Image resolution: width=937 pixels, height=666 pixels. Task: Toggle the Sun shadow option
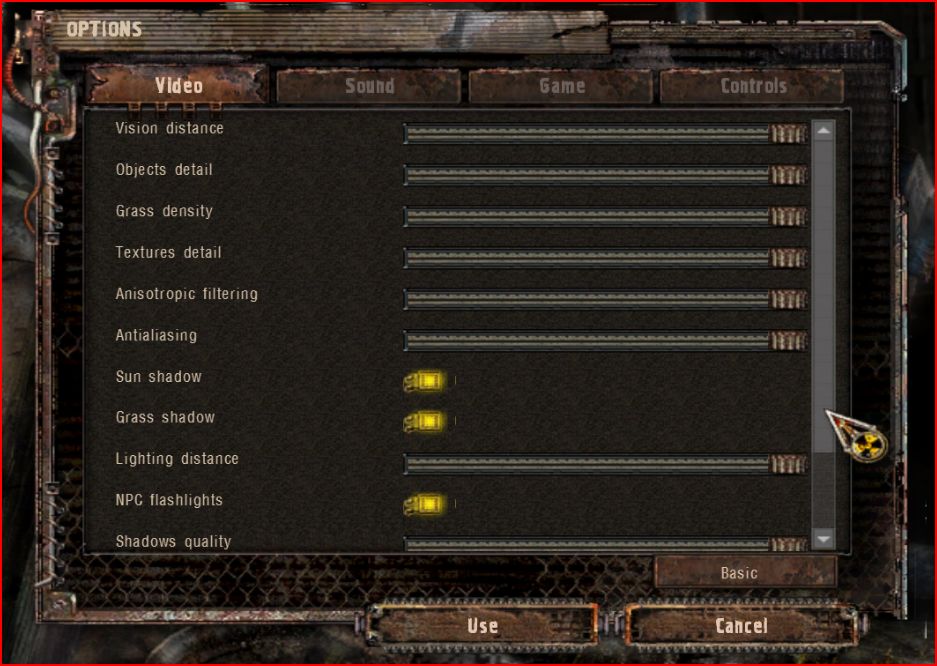426,381
